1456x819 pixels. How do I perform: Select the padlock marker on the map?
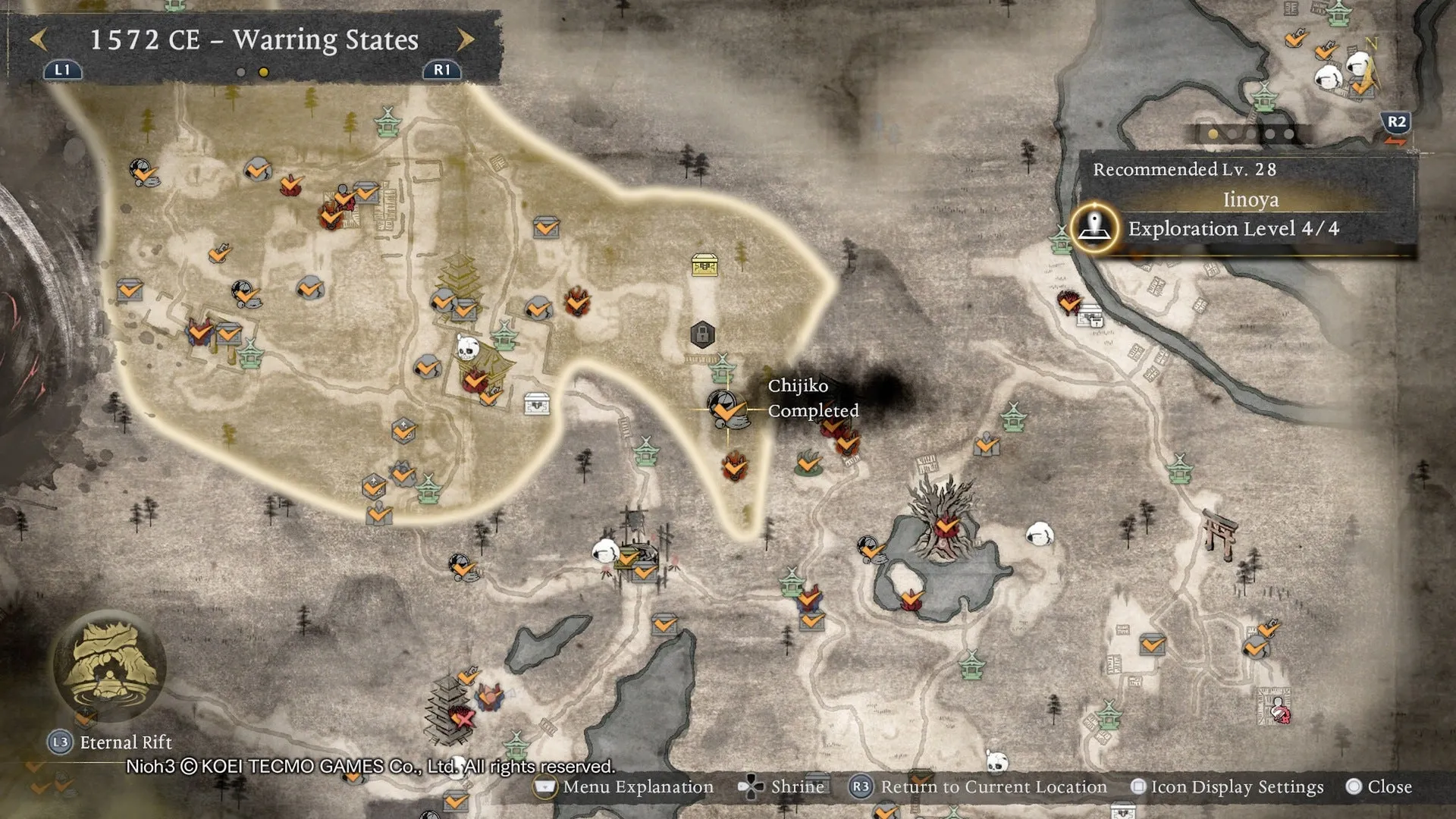[x=702, y=334]
